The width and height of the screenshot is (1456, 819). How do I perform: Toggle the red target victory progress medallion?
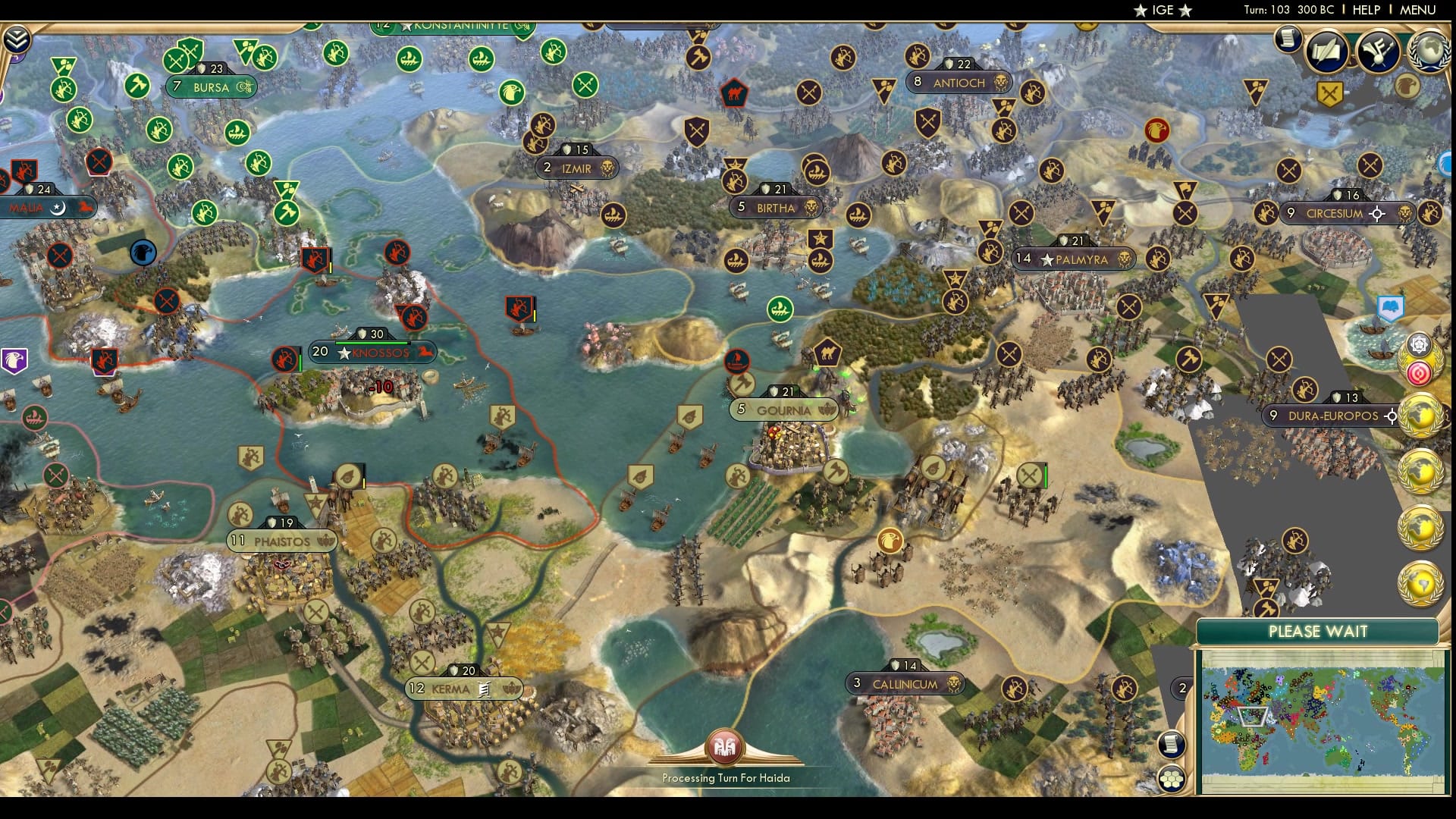(1419, 372)
